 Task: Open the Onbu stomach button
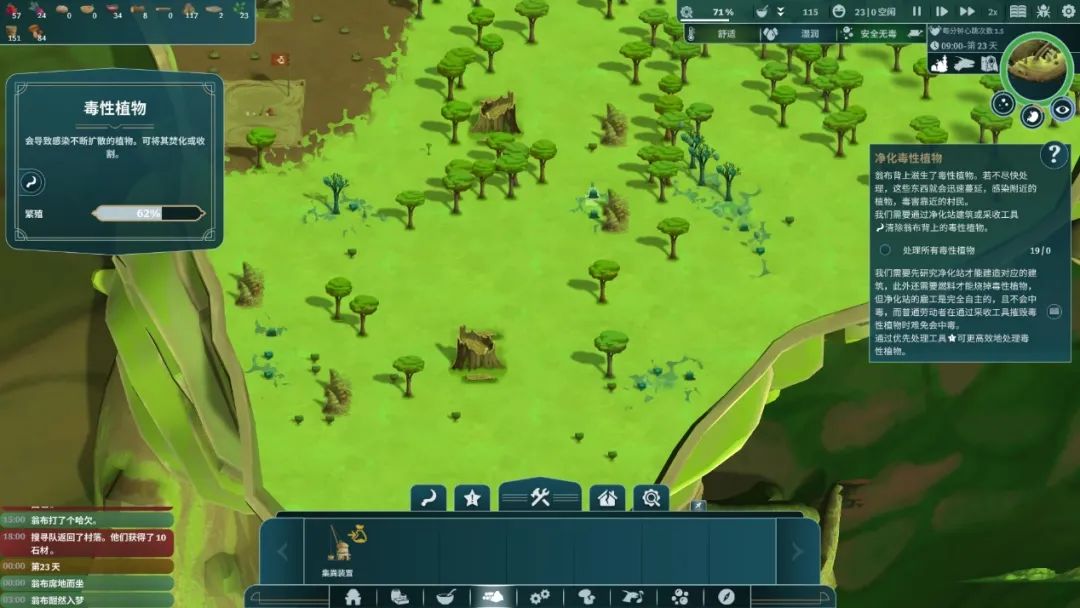pos(1033,116)
